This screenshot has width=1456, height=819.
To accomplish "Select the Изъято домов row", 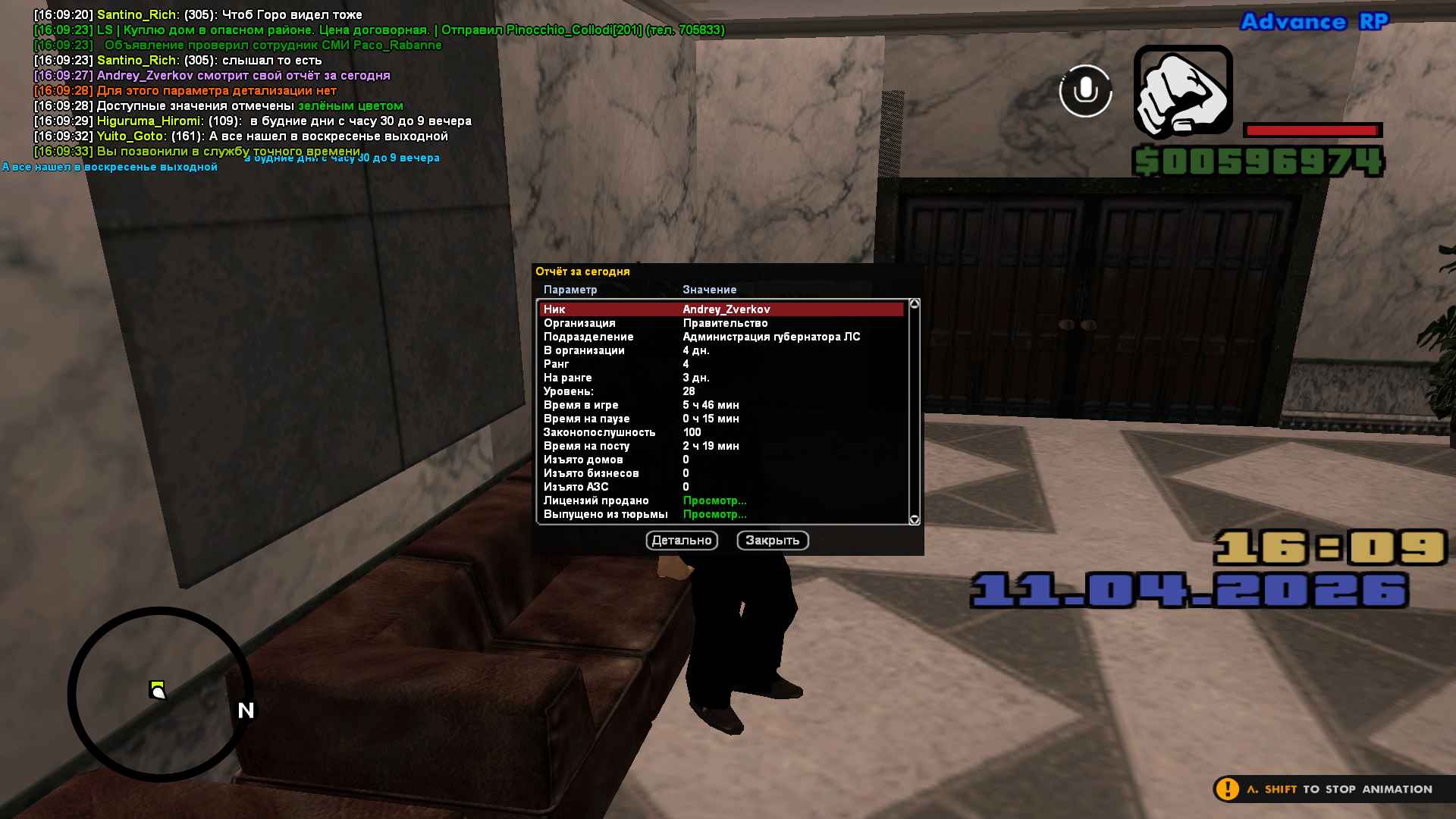I will pos(720,460).
